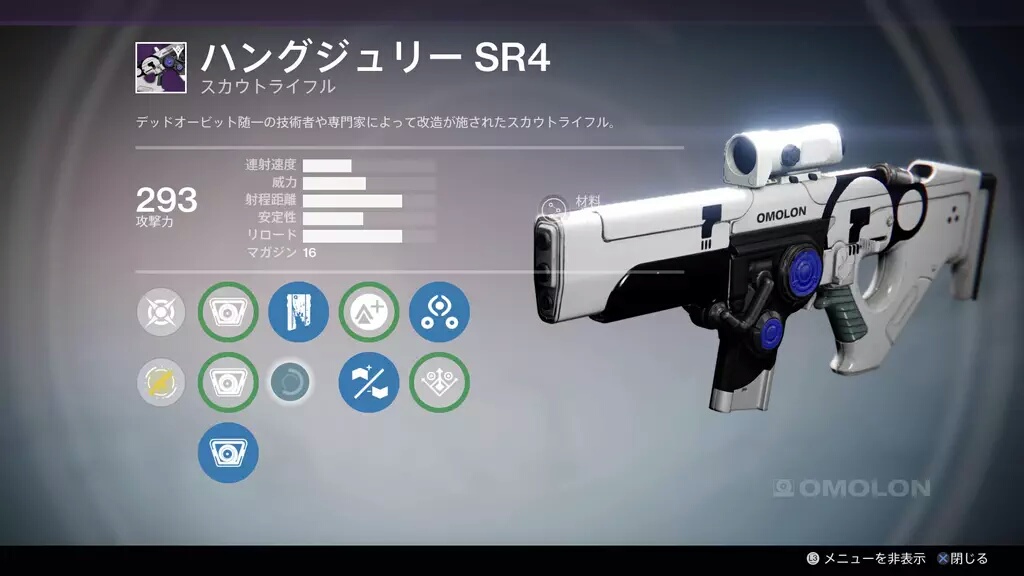The height and width of the screenshot is (576, 1024).
Task: Click the small dark circular-arrow node
Action: (291, 382)
